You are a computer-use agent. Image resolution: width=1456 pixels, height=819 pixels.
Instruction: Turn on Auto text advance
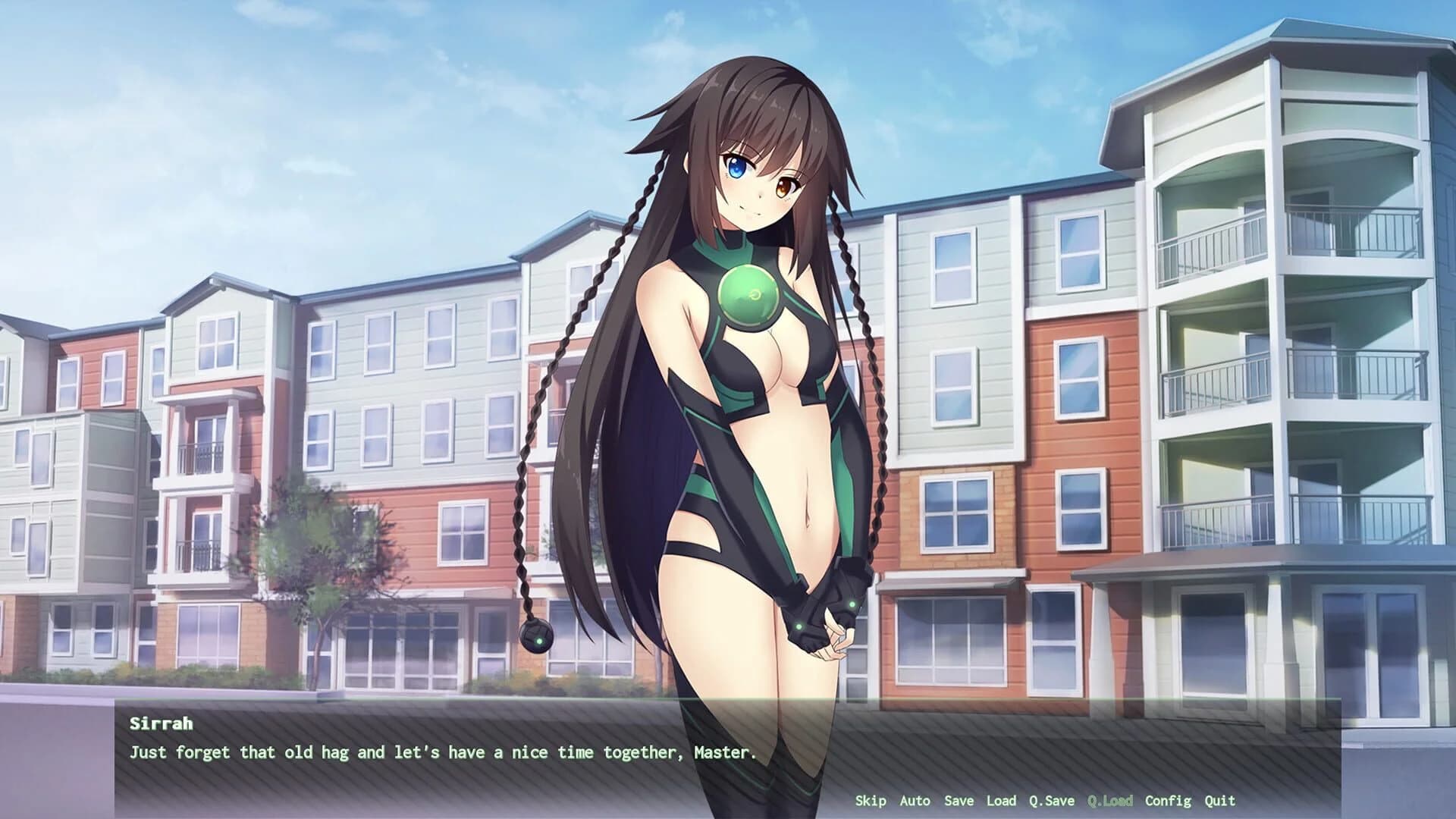(x=916, y=801)
